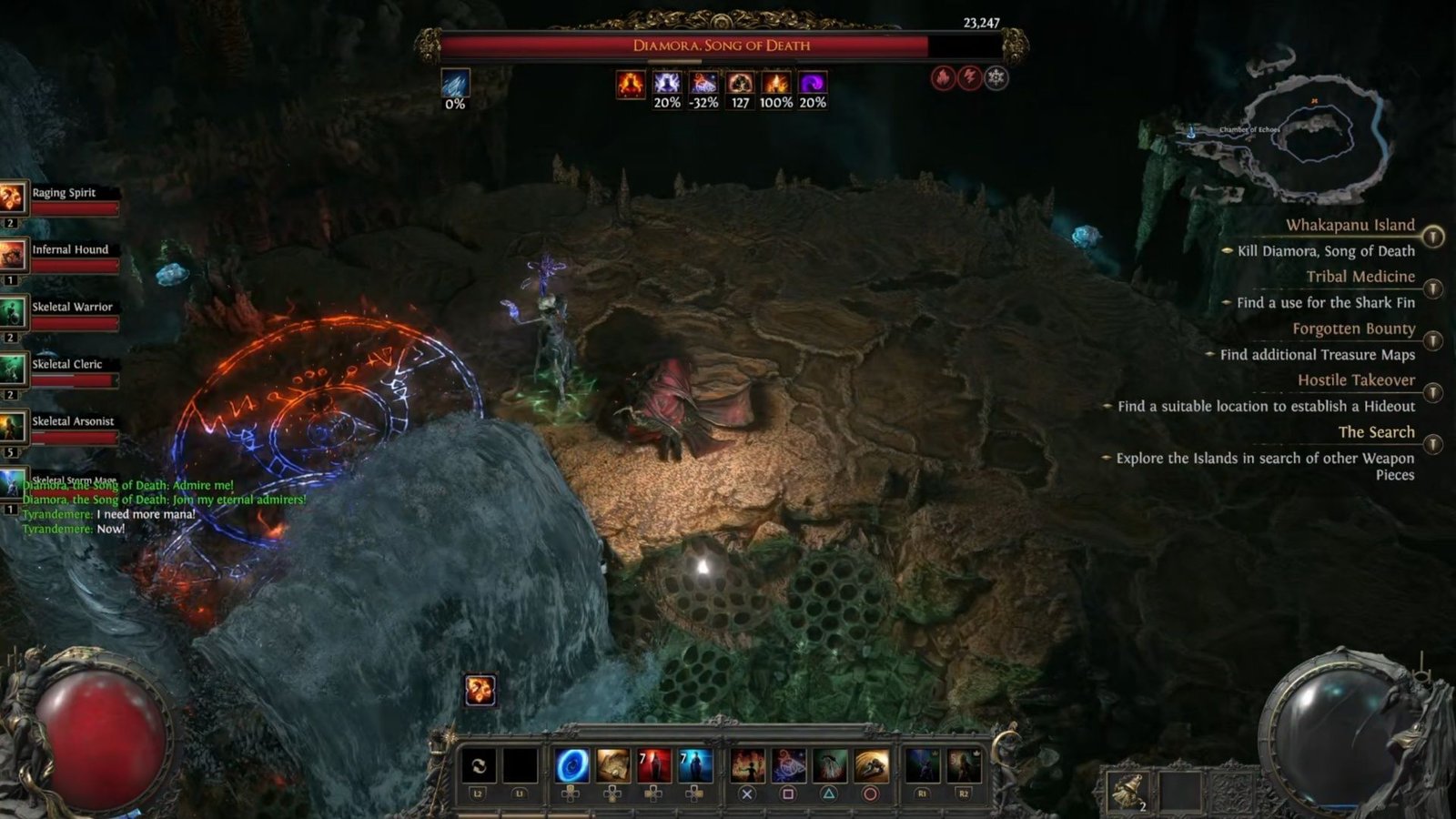Inspect the purple swirl boss debuff icon

pos(813,84)
